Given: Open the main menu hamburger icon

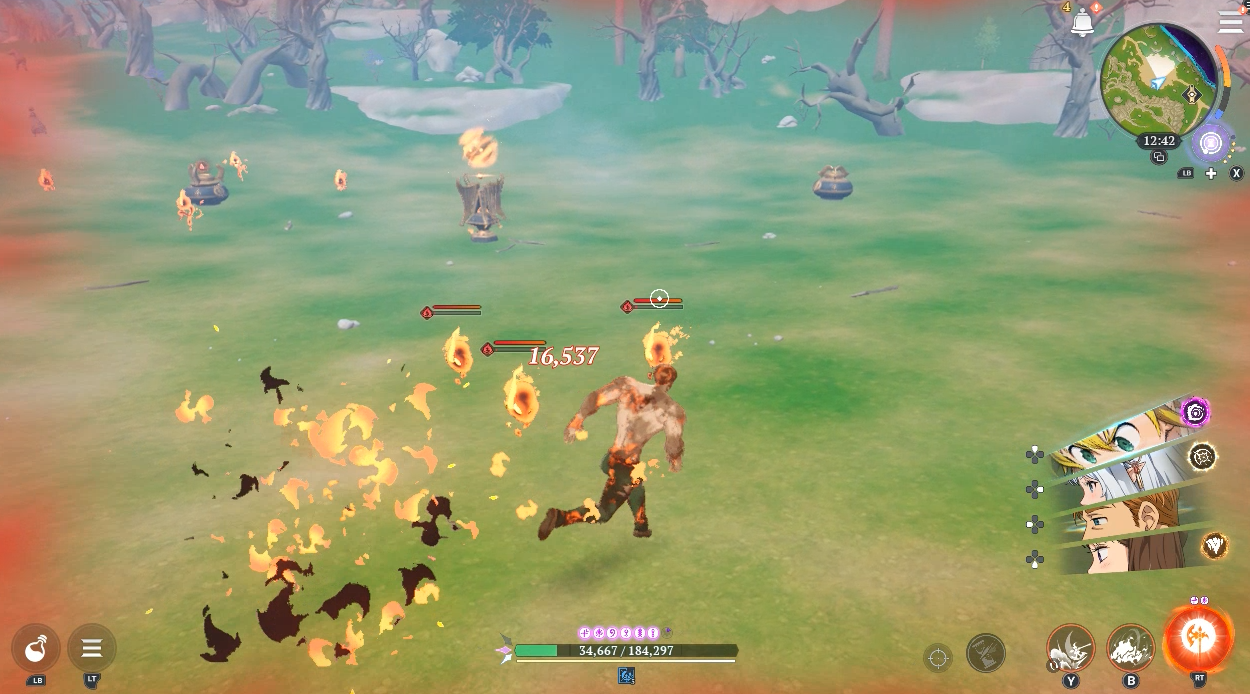Looking at the screenshot, I should (1230, 22).
